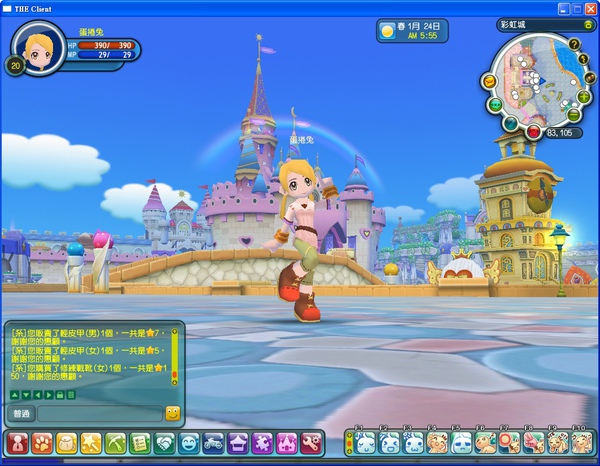Open the yellow smiley emoticon picker
The image size is (600, 466).
point(172,413)
